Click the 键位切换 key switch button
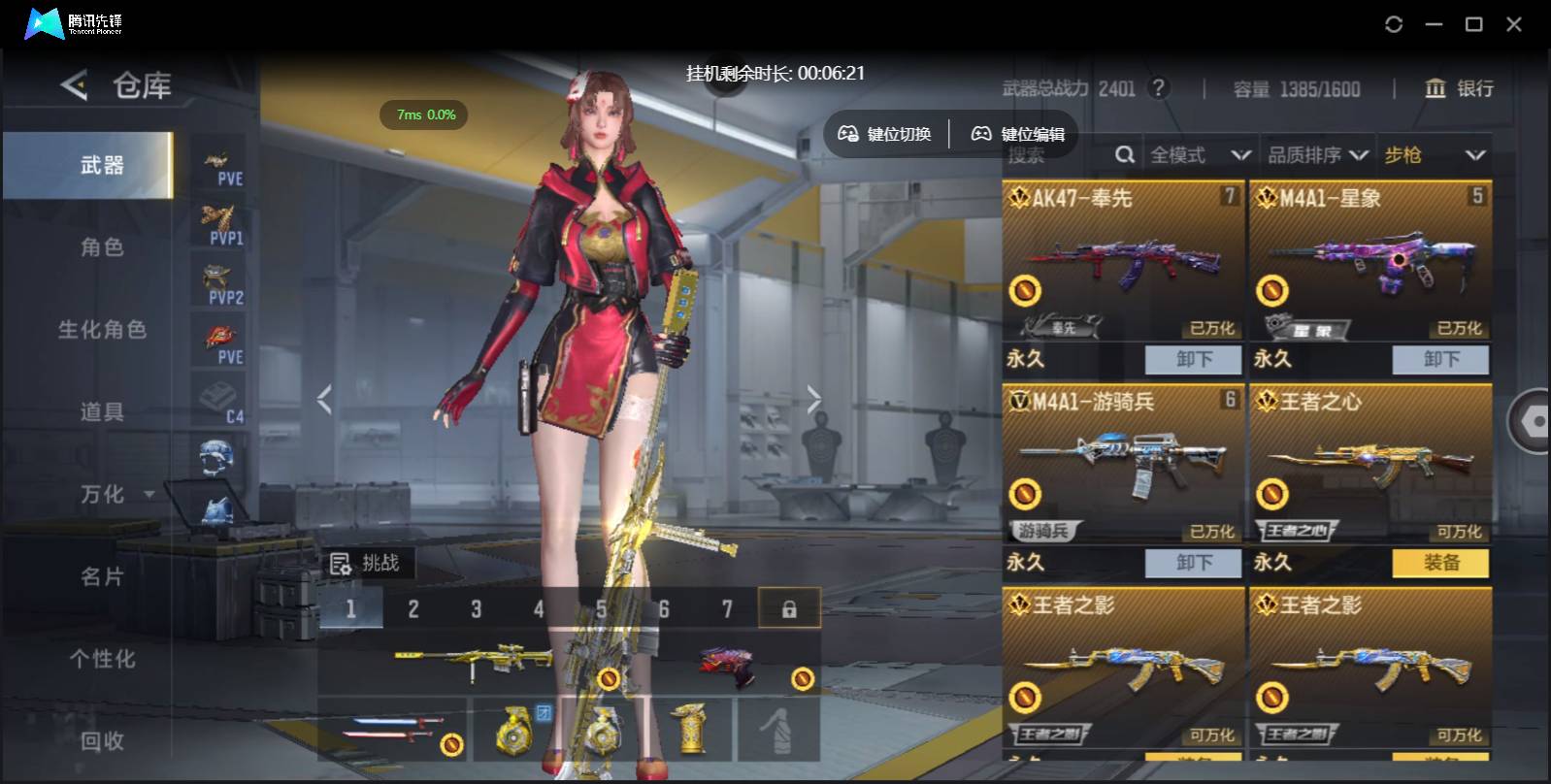This screenshot has height=784, width=1551. 885,134
